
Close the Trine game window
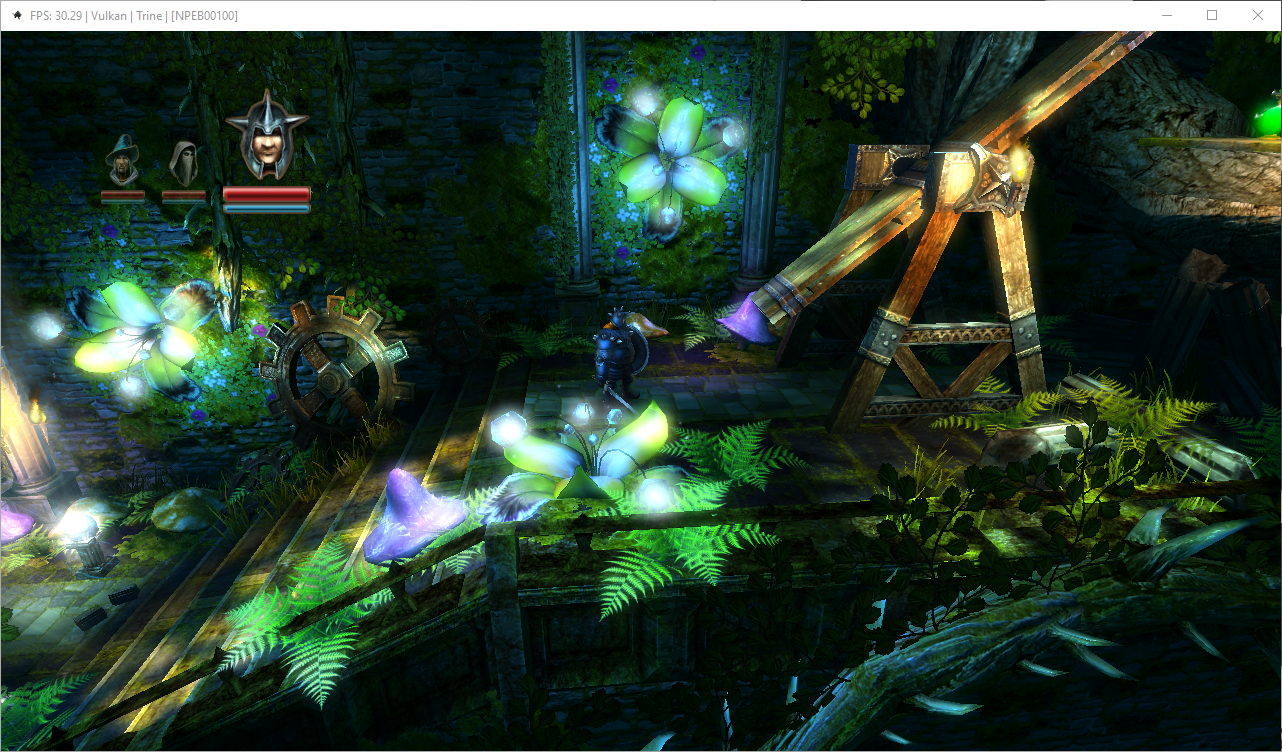point(1258,15)
